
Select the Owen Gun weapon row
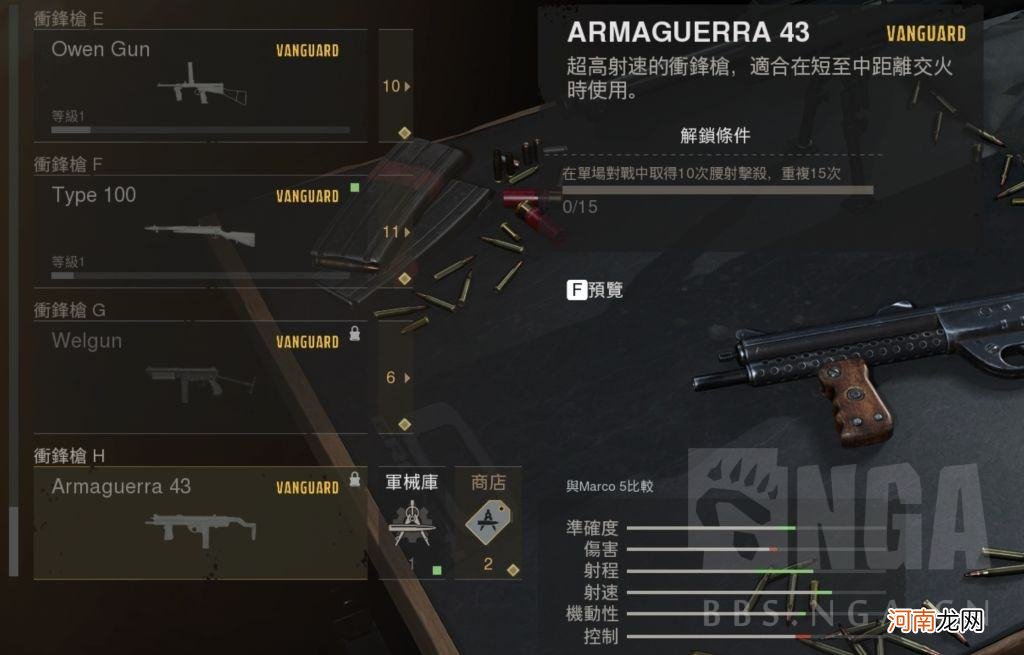(200, 85)
